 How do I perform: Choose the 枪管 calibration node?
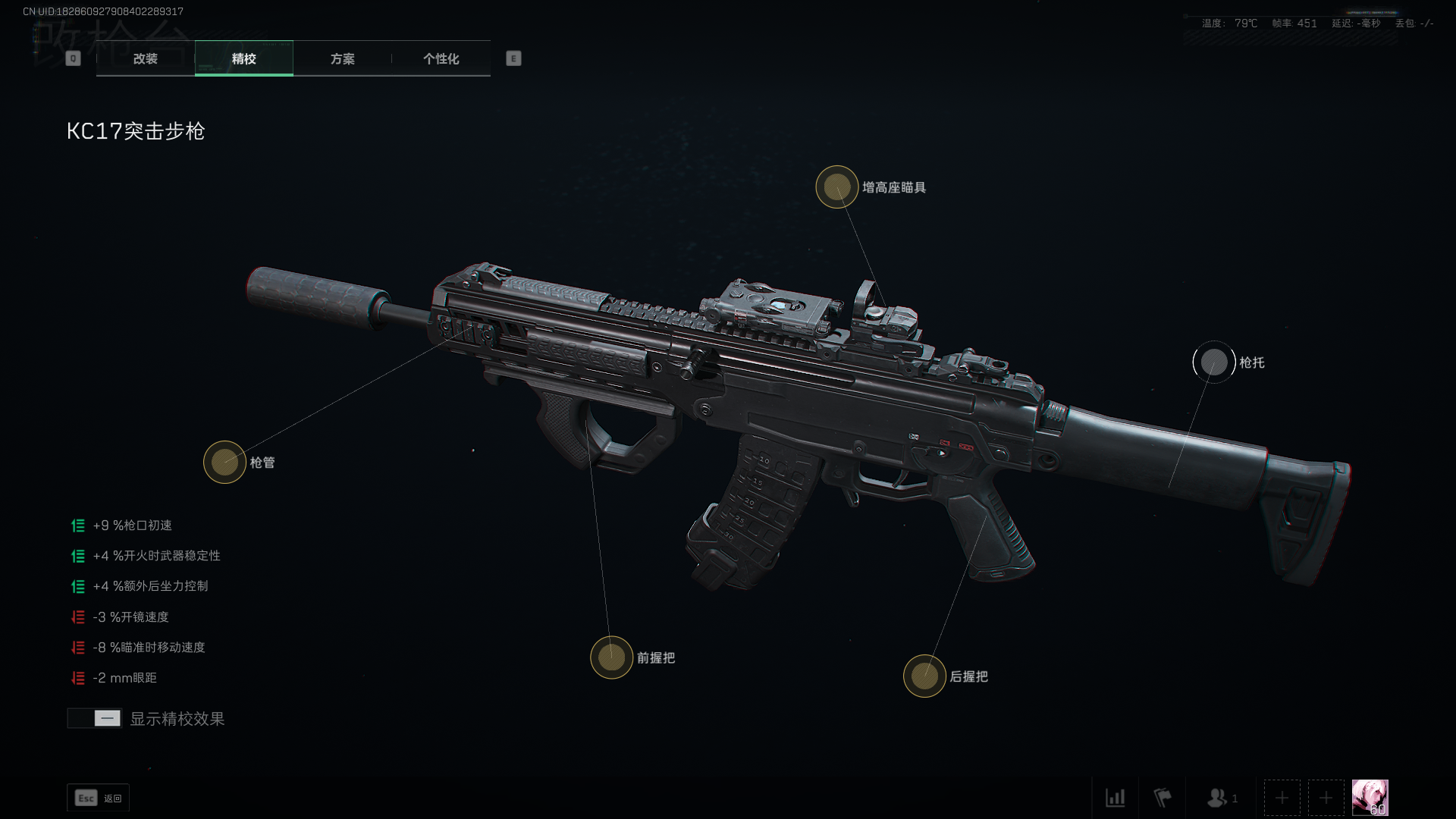click(224, 462)
